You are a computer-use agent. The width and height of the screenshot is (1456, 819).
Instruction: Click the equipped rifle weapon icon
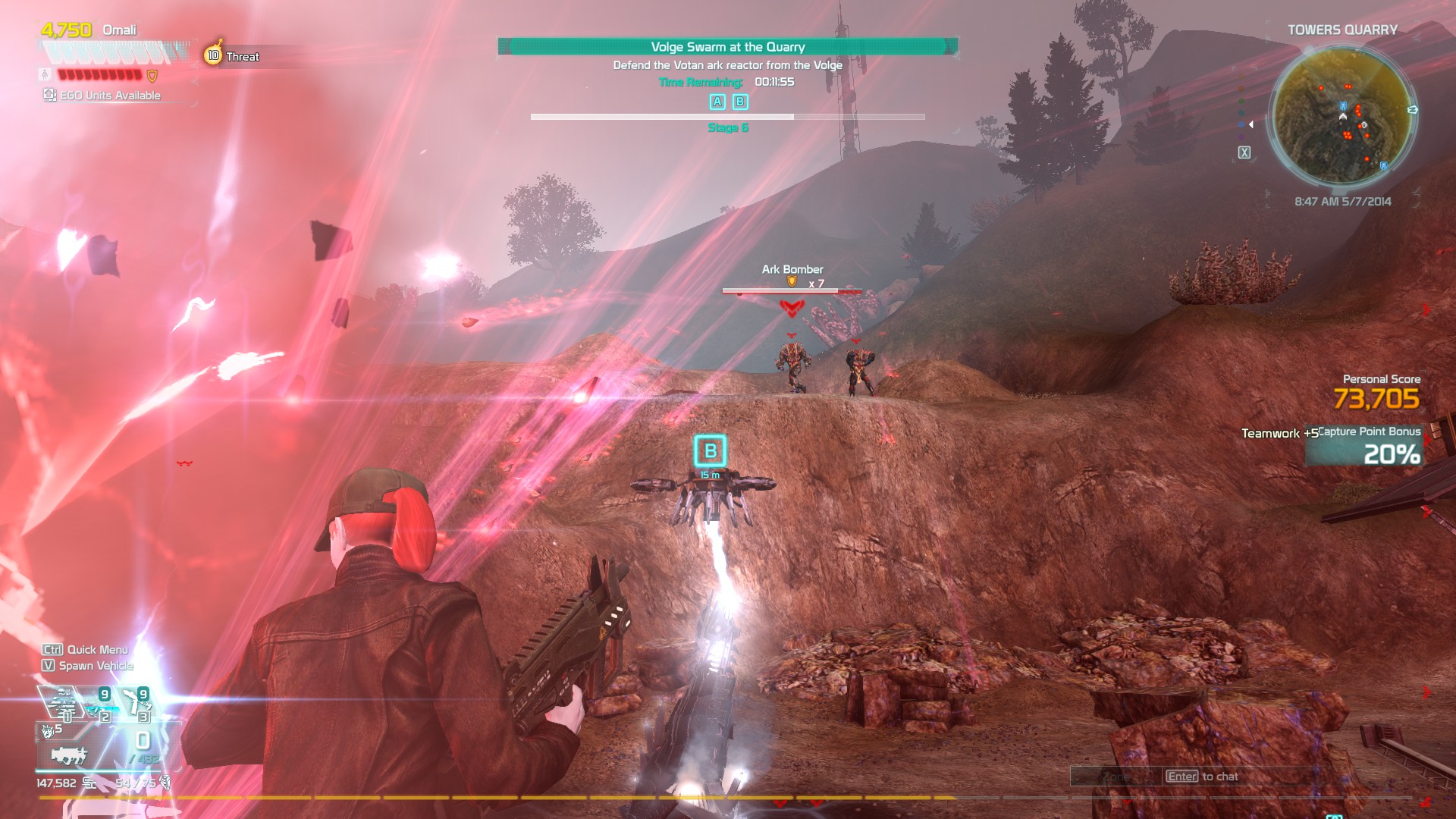68,755
